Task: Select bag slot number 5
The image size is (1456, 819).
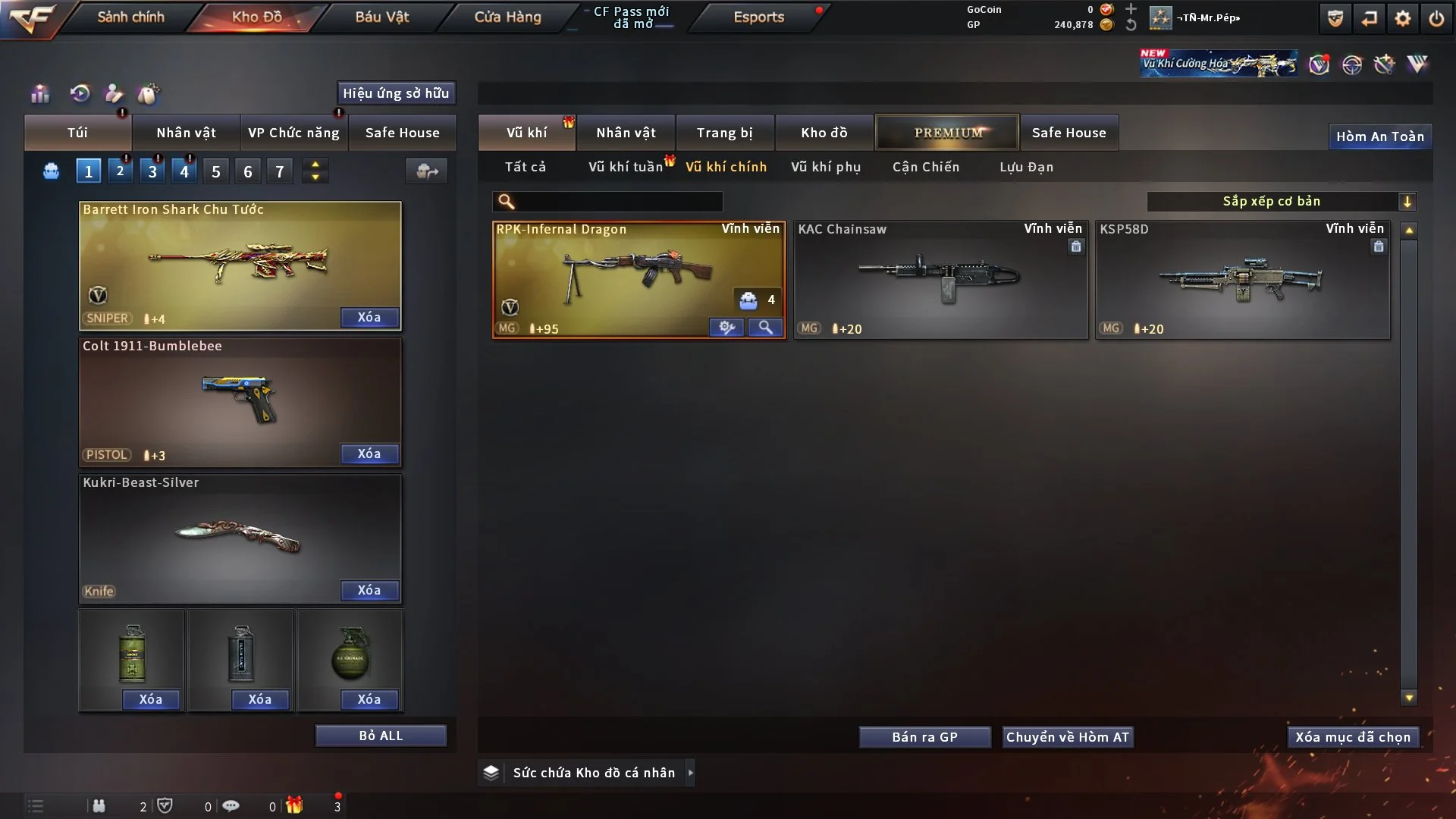Action: (216, 171)
